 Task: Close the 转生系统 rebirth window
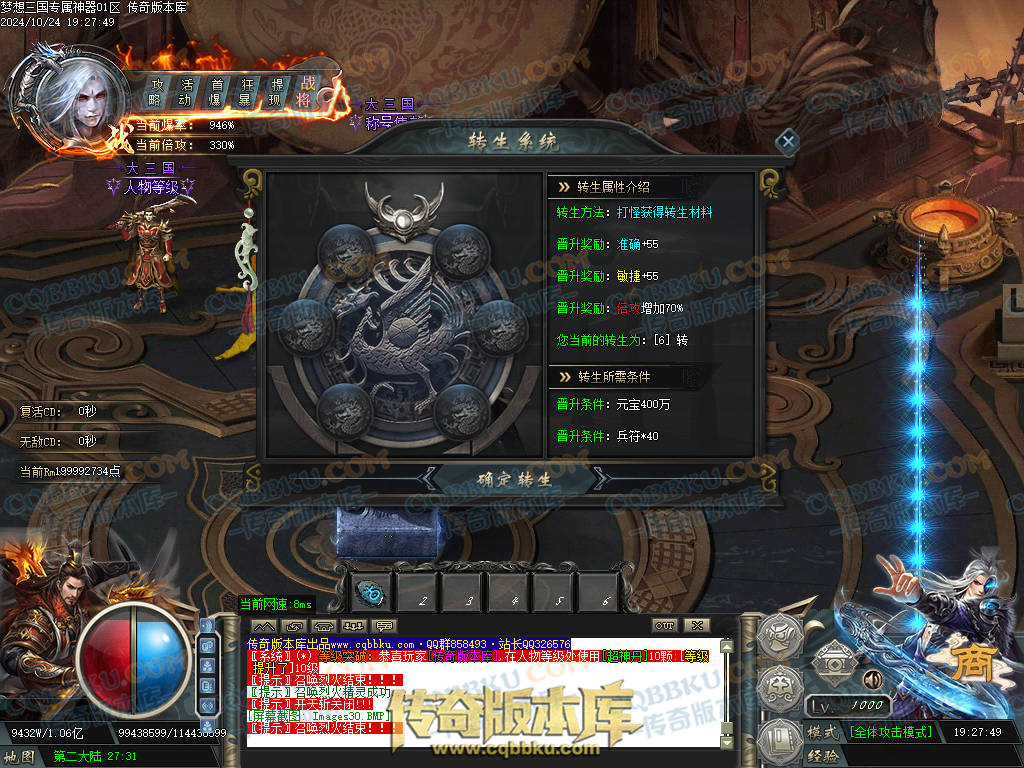[788, 142]
